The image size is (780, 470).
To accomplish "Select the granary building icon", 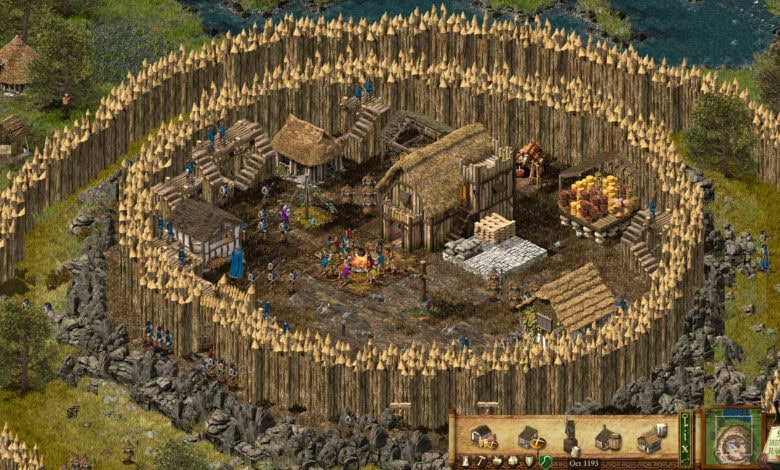I will [484, 436].
